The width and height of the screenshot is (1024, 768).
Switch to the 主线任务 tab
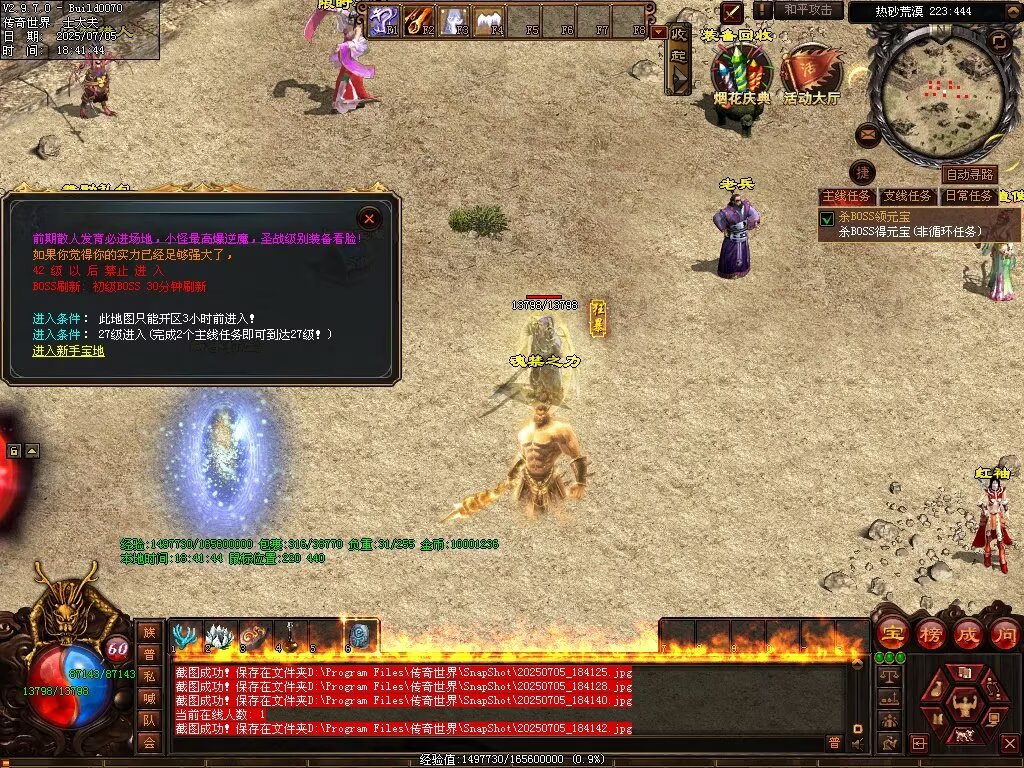coord(847,196)
